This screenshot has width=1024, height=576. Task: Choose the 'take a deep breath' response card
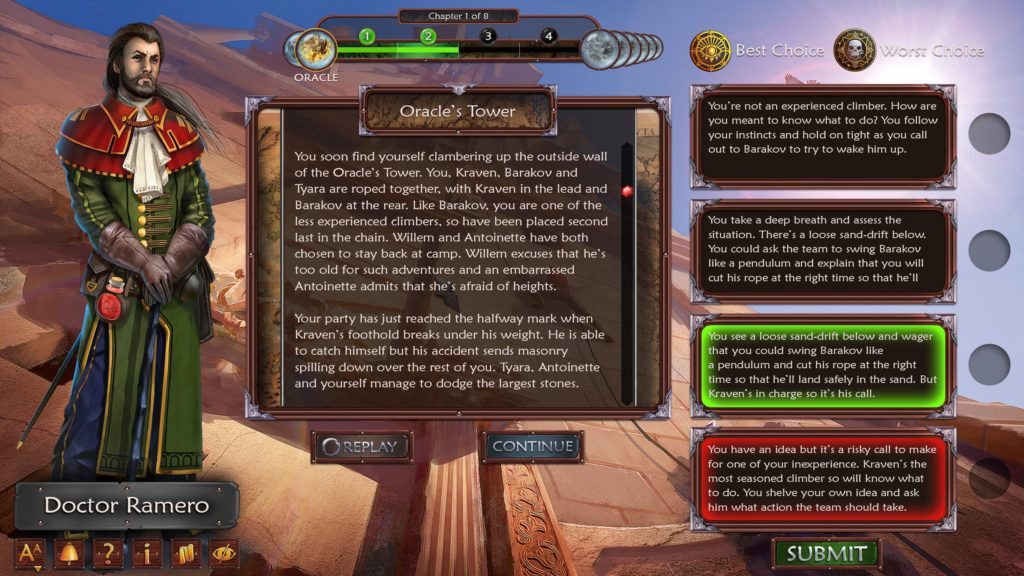coord(821,249)
